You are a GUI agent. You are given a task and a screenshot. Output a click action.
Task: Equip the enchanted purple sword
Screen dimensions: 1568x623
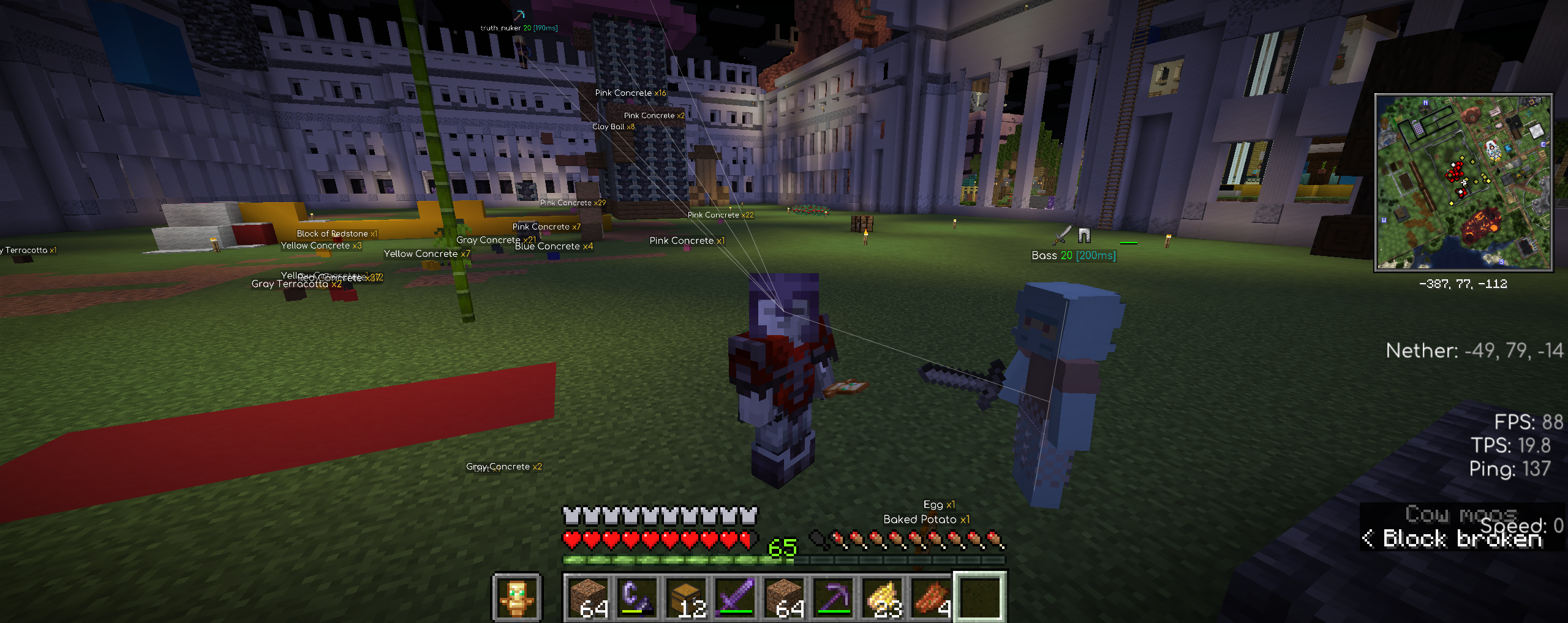coord(736,597)
